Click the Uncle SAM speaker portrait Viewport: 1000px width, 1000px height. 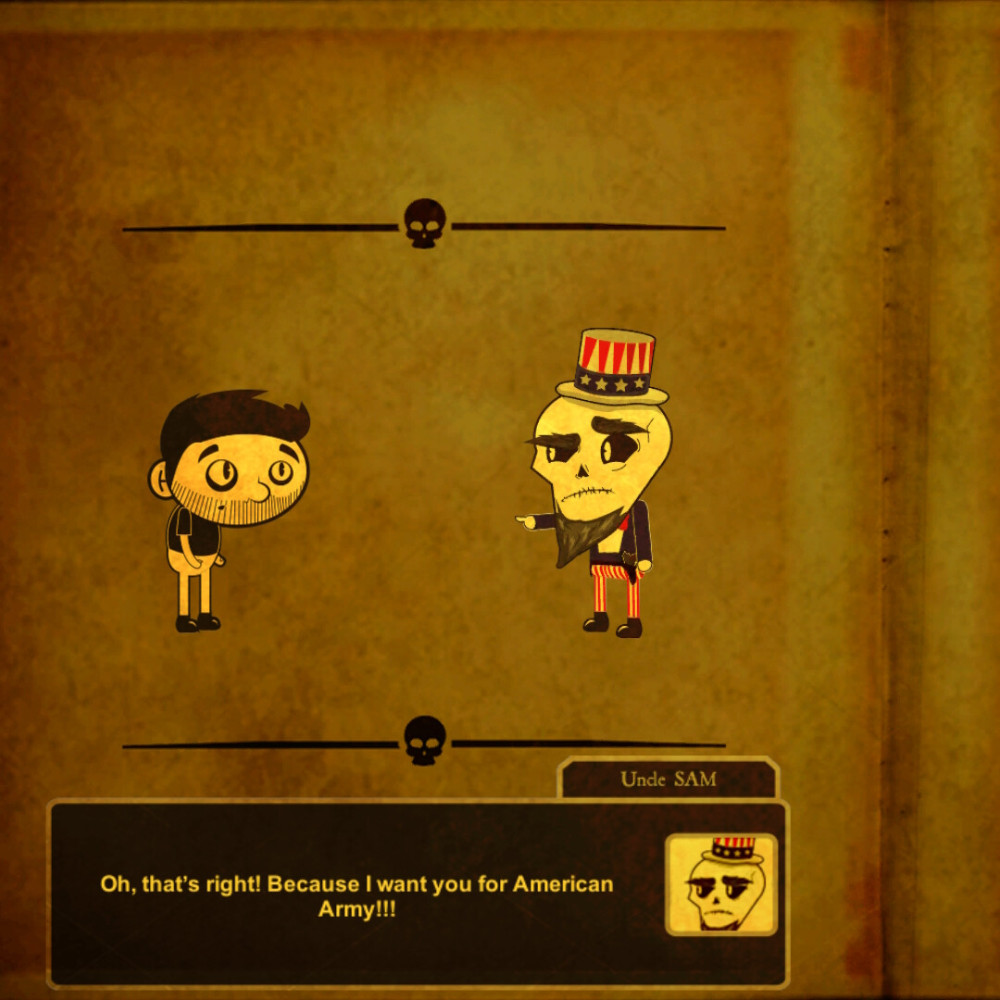(x=721, y=885)
